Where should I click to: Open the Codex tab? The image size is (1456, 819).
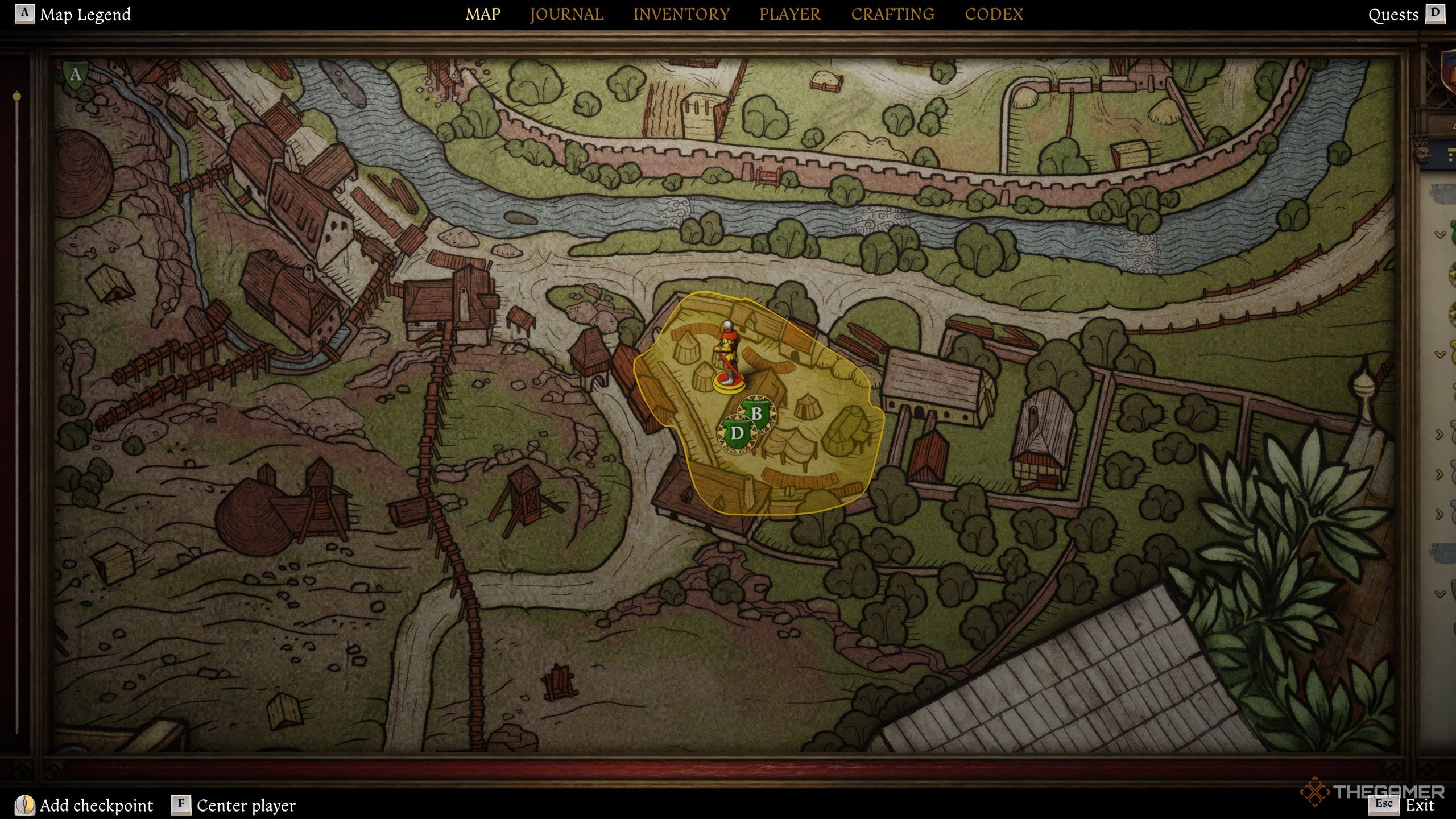pyautogui.click(x=994, y=14)
